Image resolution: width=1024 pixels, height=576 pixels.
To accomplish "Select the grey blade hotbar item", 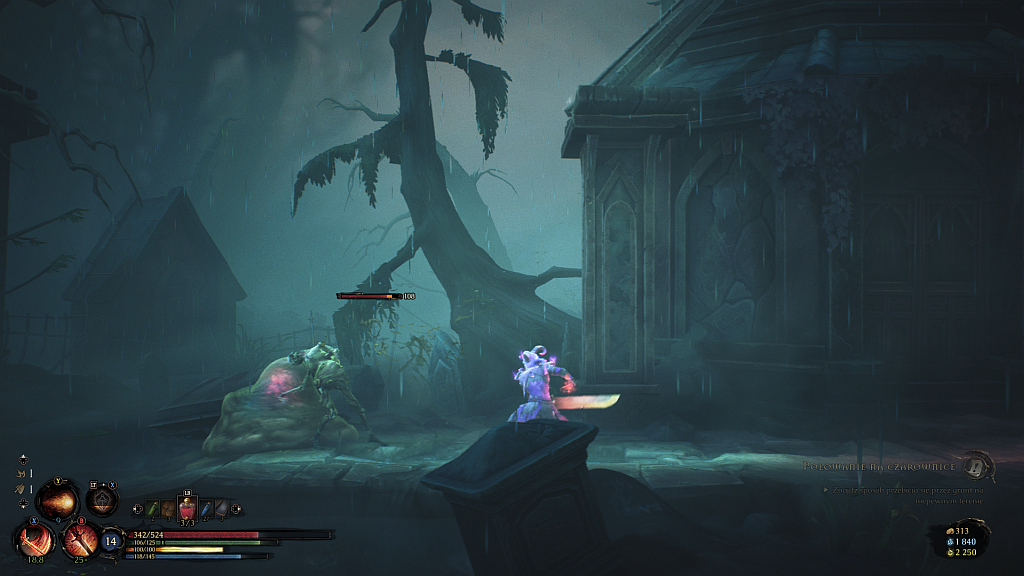I will click(x=220, y=510).
